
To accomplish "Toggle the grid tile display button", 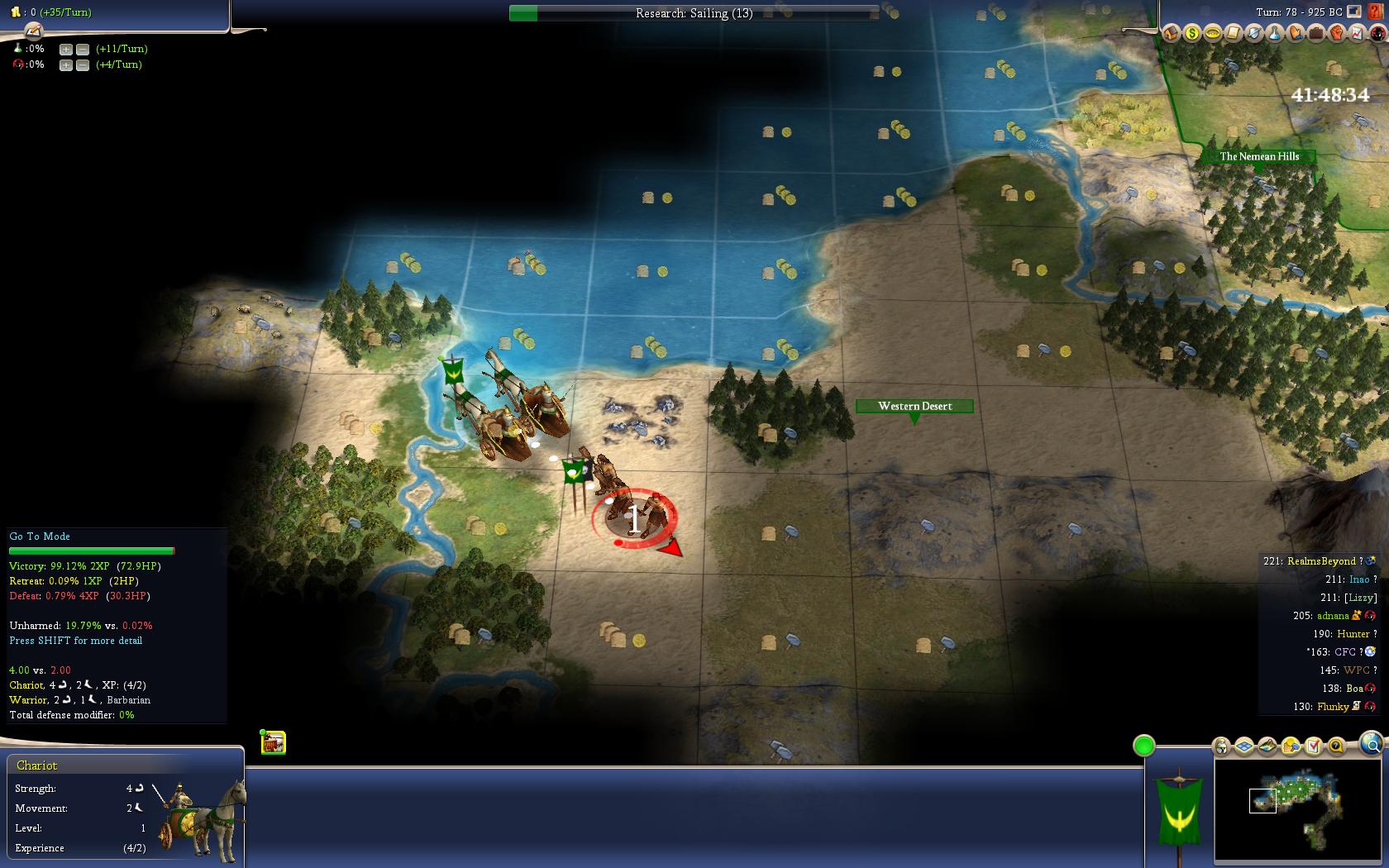I will [1244, 746].
